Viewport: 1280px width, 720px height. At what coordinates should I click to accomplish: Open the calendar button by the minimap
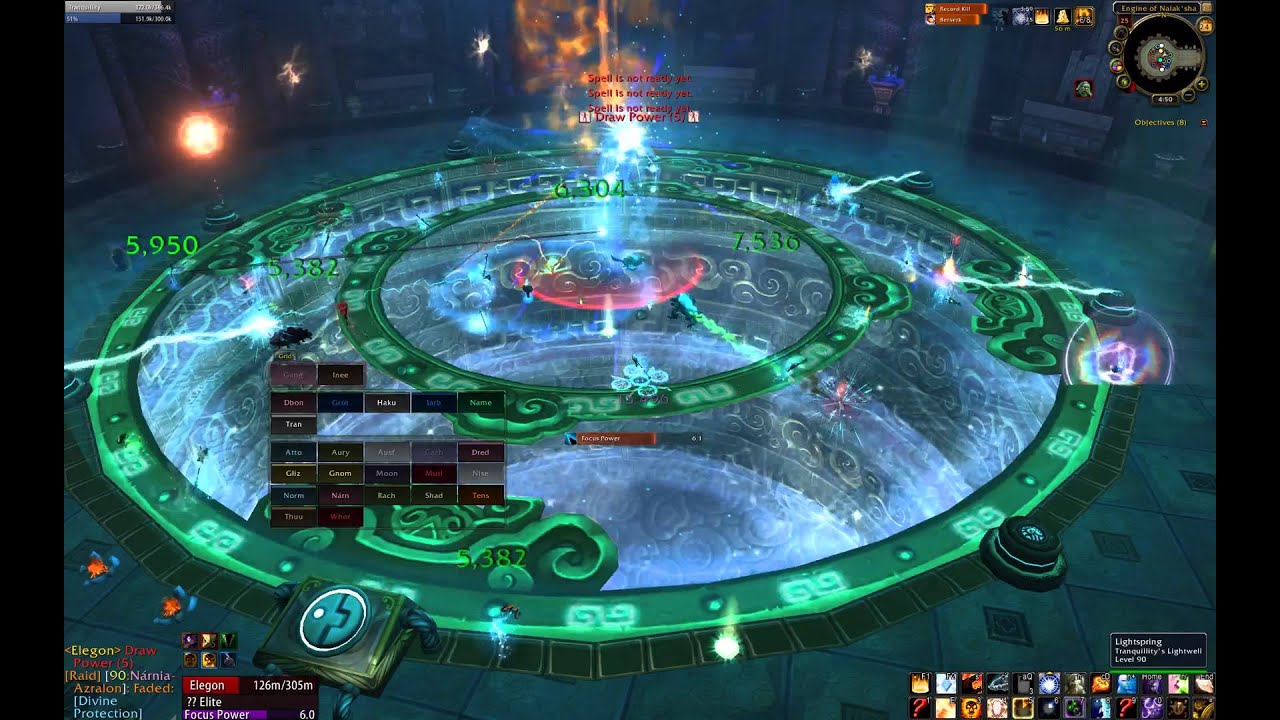pyautogui.click(x=1205, y=25)
